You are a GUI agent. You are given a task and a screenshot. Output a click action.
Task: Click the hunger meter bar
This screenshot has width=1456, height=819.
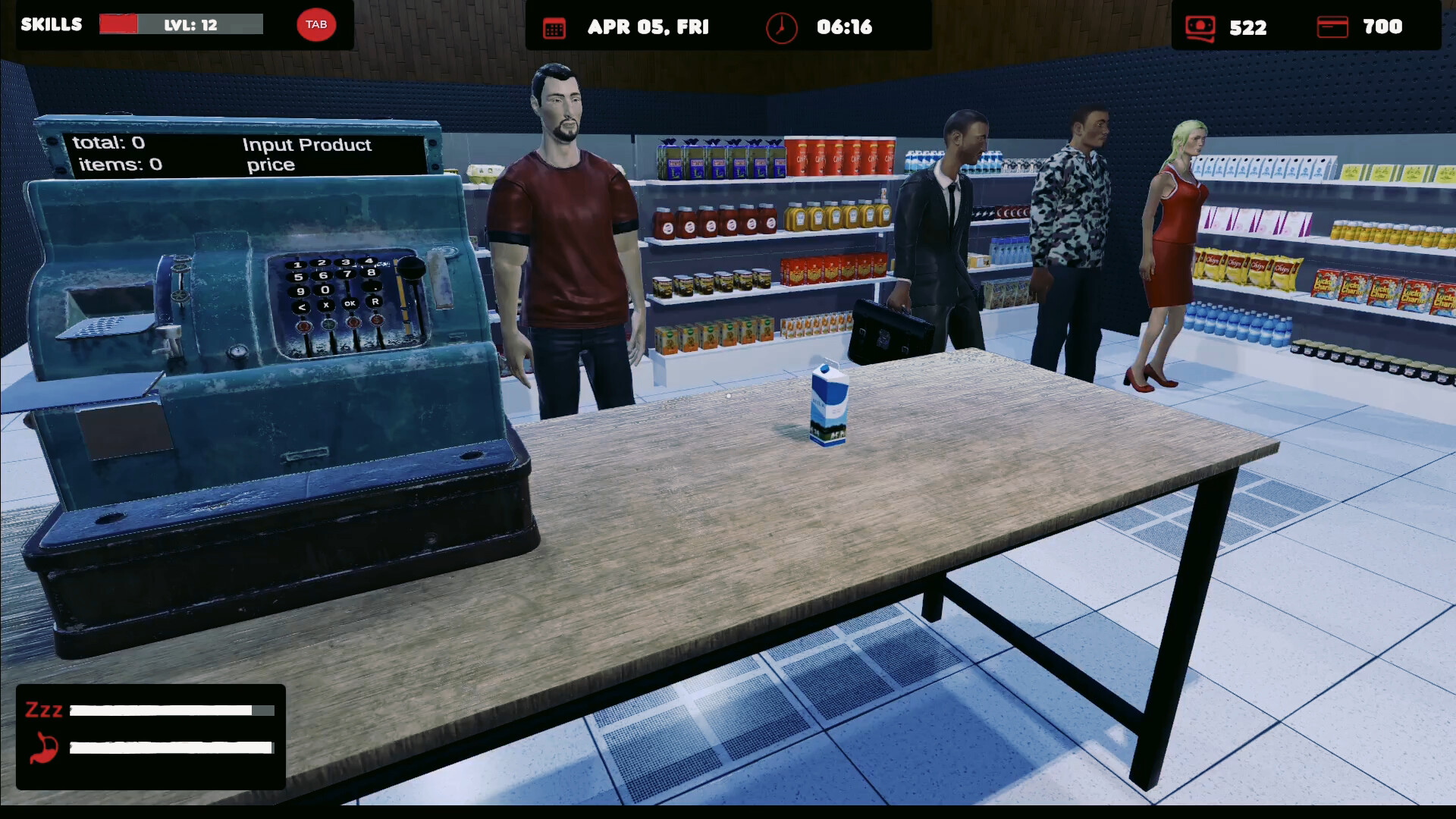(x=170, y=748)
